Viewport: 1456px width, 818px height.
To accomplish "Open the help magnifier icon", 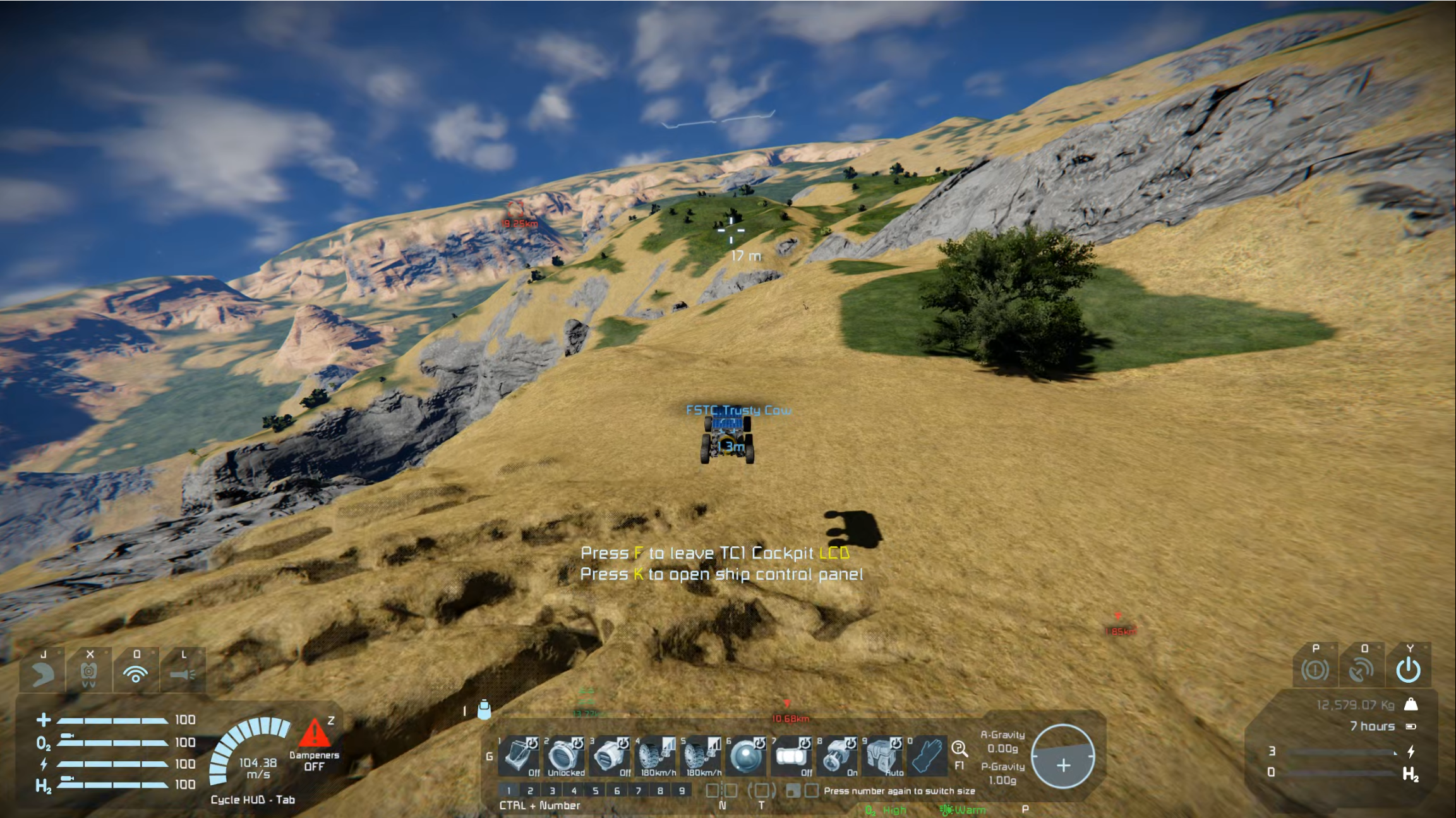I will pyautogui.click(x=959, y=749).
